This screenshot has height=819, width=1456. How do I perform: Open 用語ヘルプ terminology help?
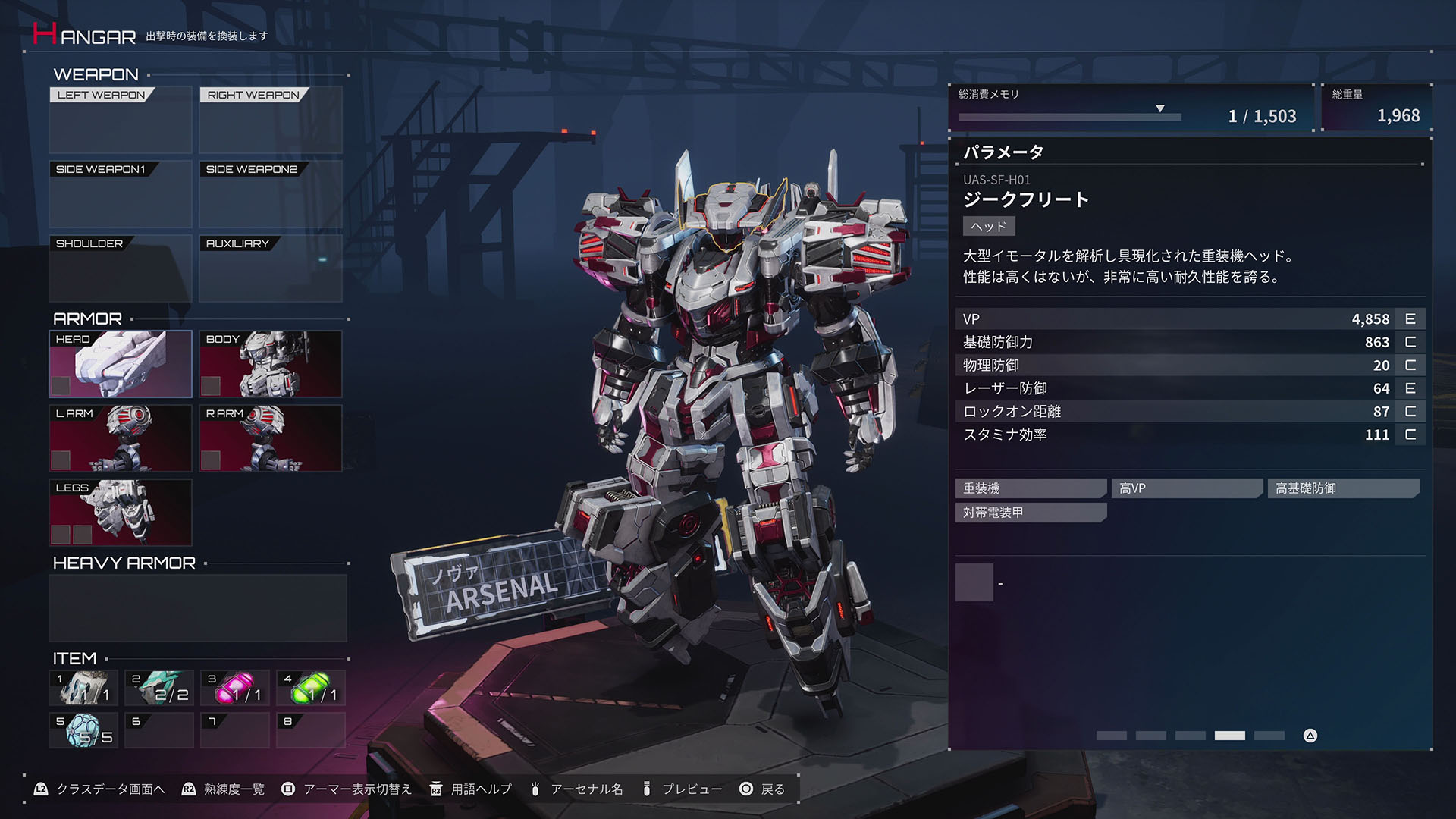coord(483,789)
